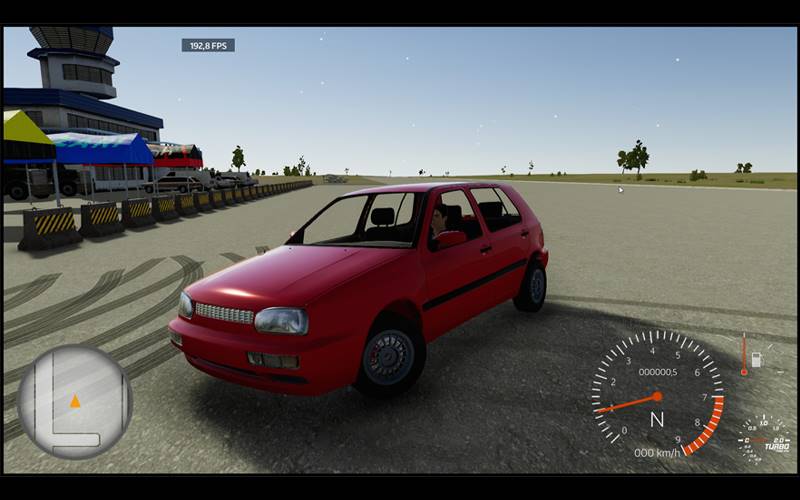Click the circular minimap
Image resolution: width=800 pixels, height=500 pixels.
[75, 401]
